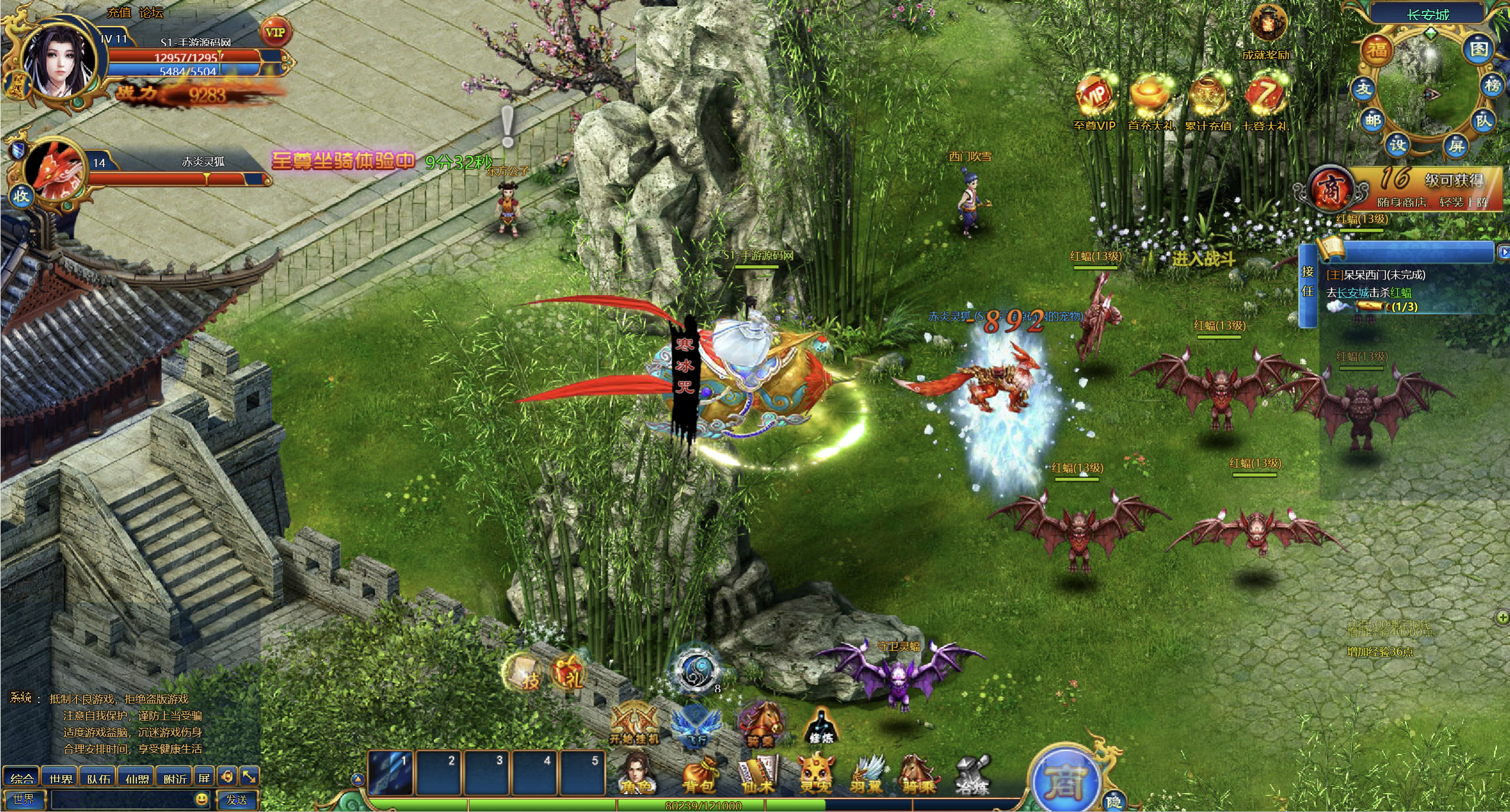
Task: Open the 仙术 spells book
Action: click(x=758, y=775)
